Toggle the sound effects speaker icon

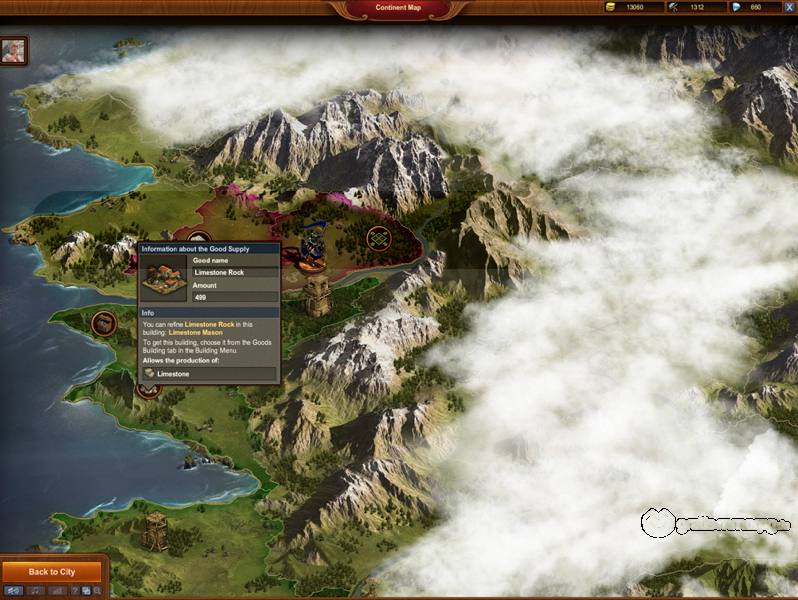(14, 591)
